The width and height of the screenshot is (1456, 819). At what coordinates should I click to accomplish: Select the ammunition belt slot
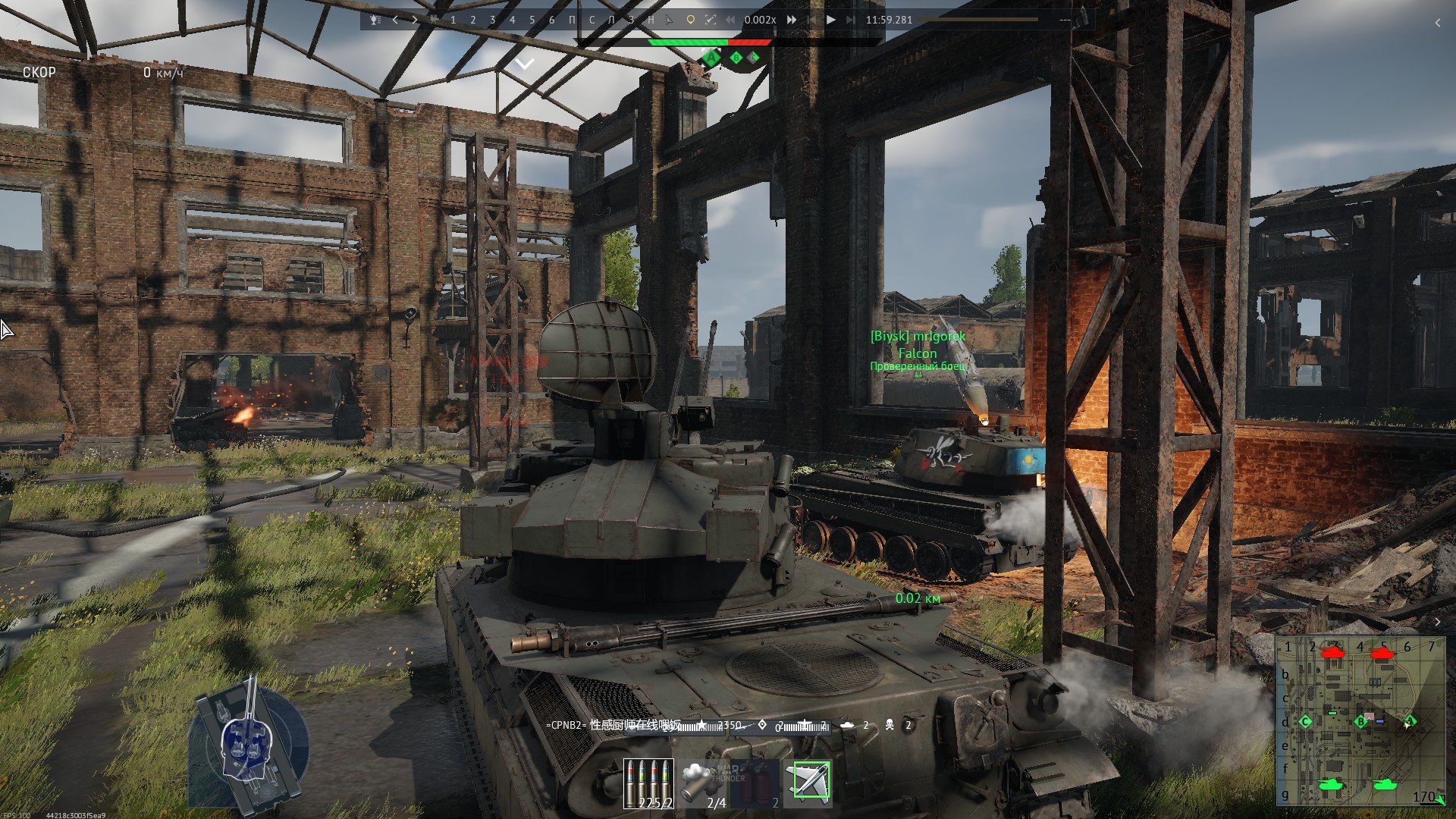click(x=648, y=783)
